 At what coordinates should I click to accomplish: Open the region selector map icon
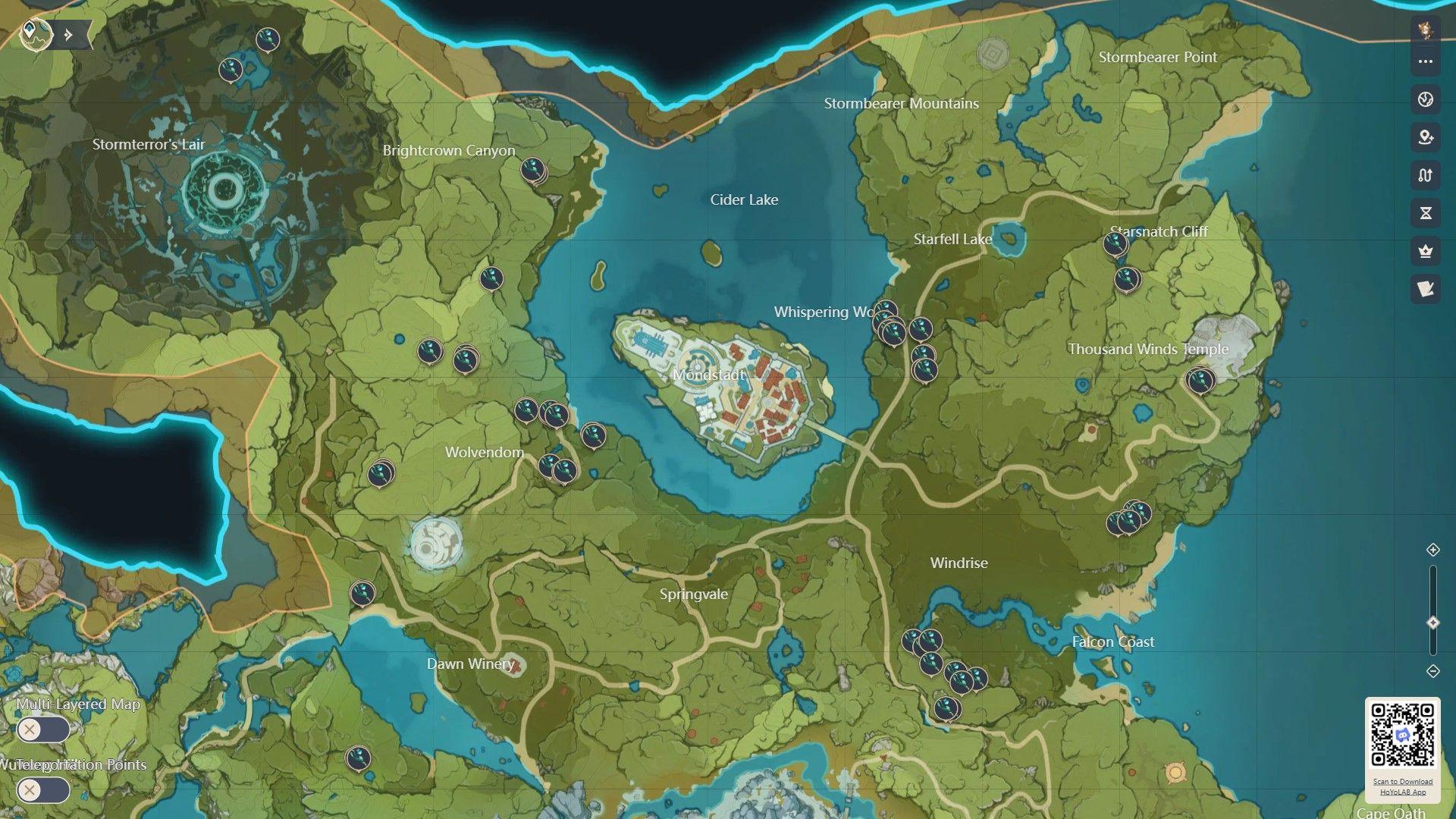click(x=34, y=33)
